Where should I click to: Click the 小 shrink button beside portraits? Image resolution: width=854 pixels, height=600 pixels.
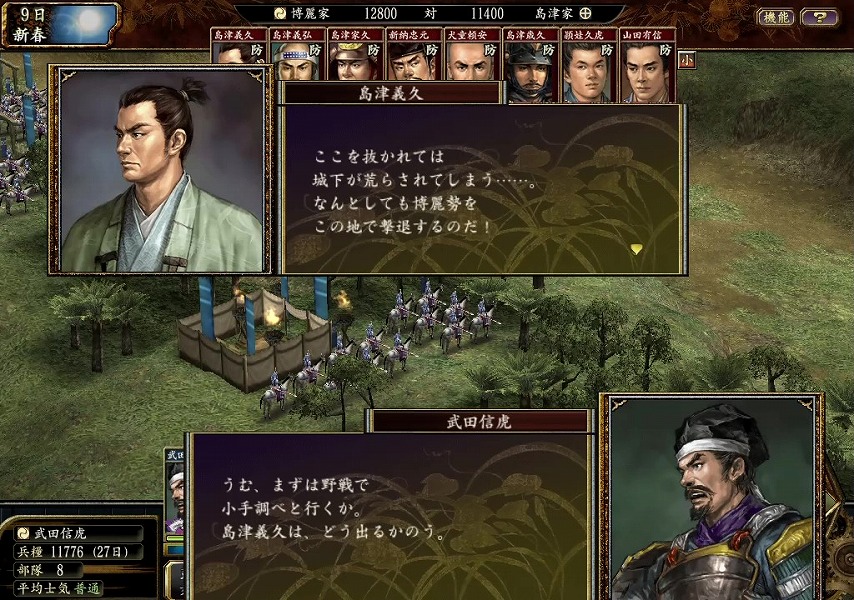coord(686,60)
